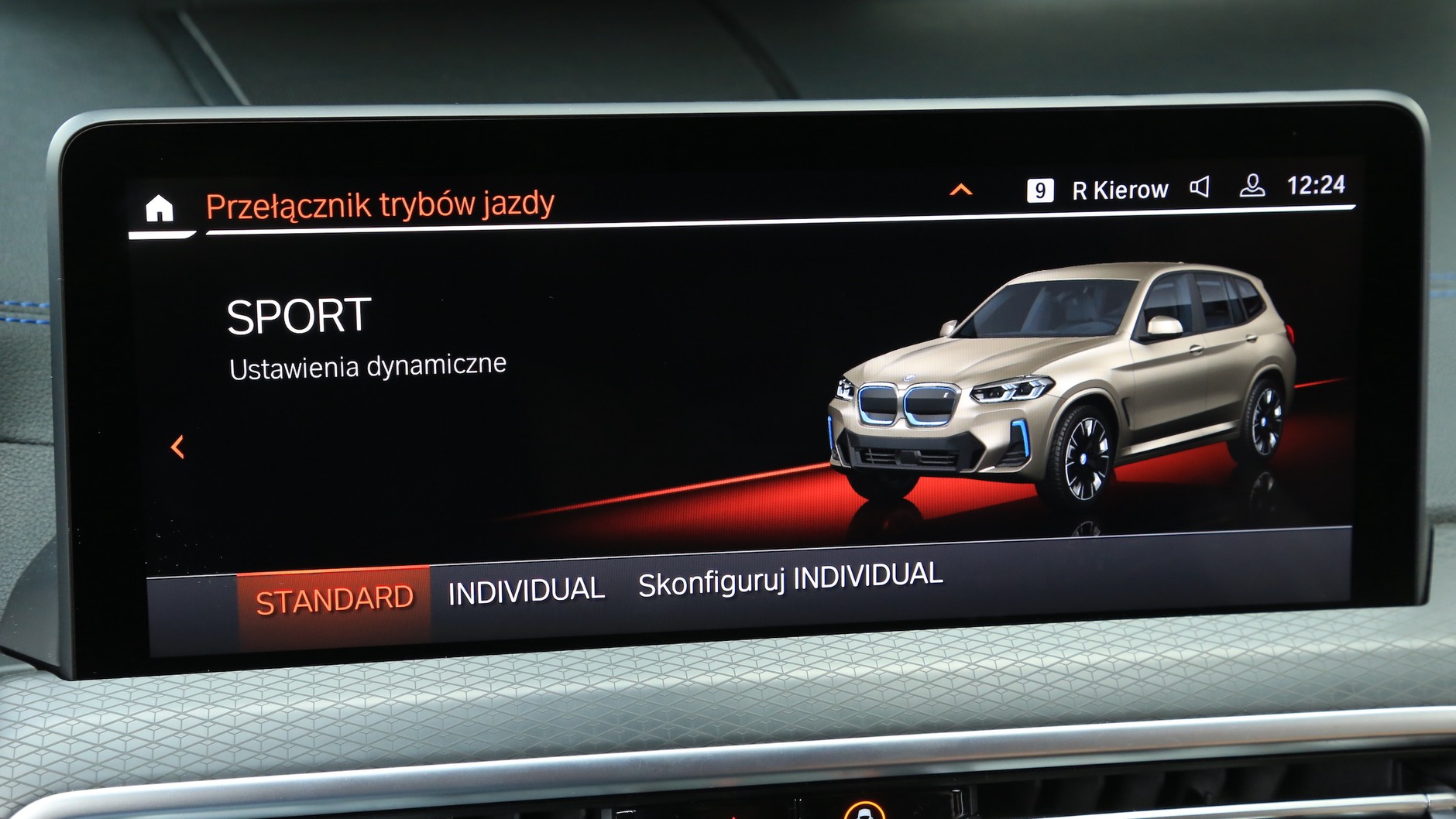1456x819 pixels.
Task: Open previous mode with left chevron
Action: coord(177,445)
